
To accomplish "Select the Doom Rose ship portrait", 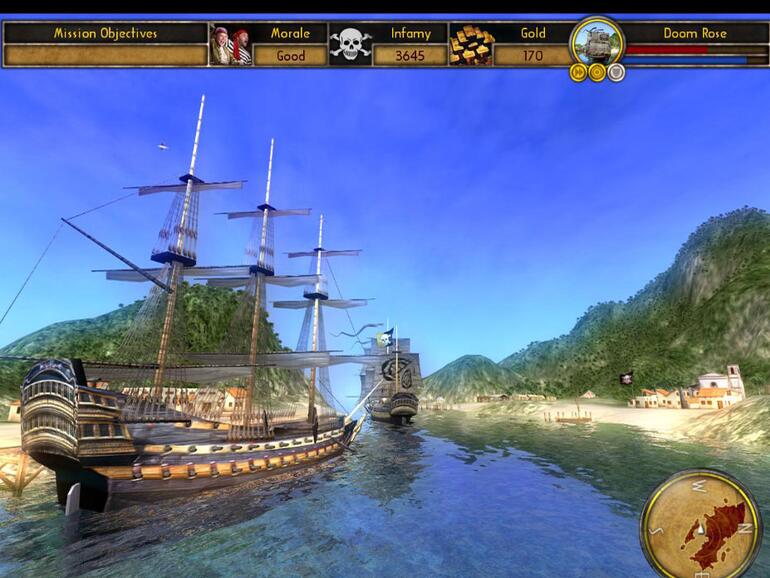I will [x=597, y=40].
